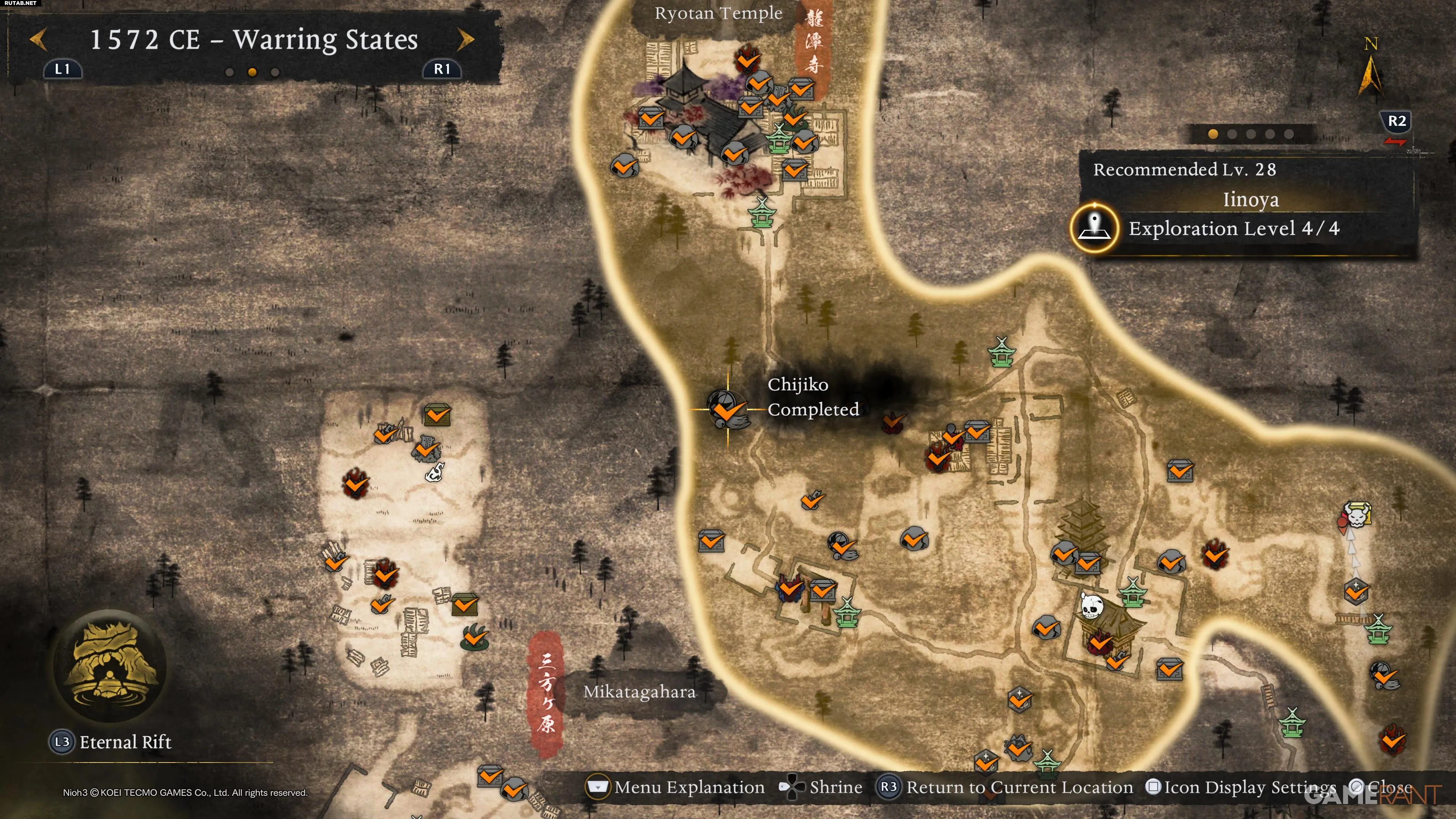The width and height of the screenshot is (1456, 819).
Task: Go to the next era with right arrow
Action: click(466, 39)
